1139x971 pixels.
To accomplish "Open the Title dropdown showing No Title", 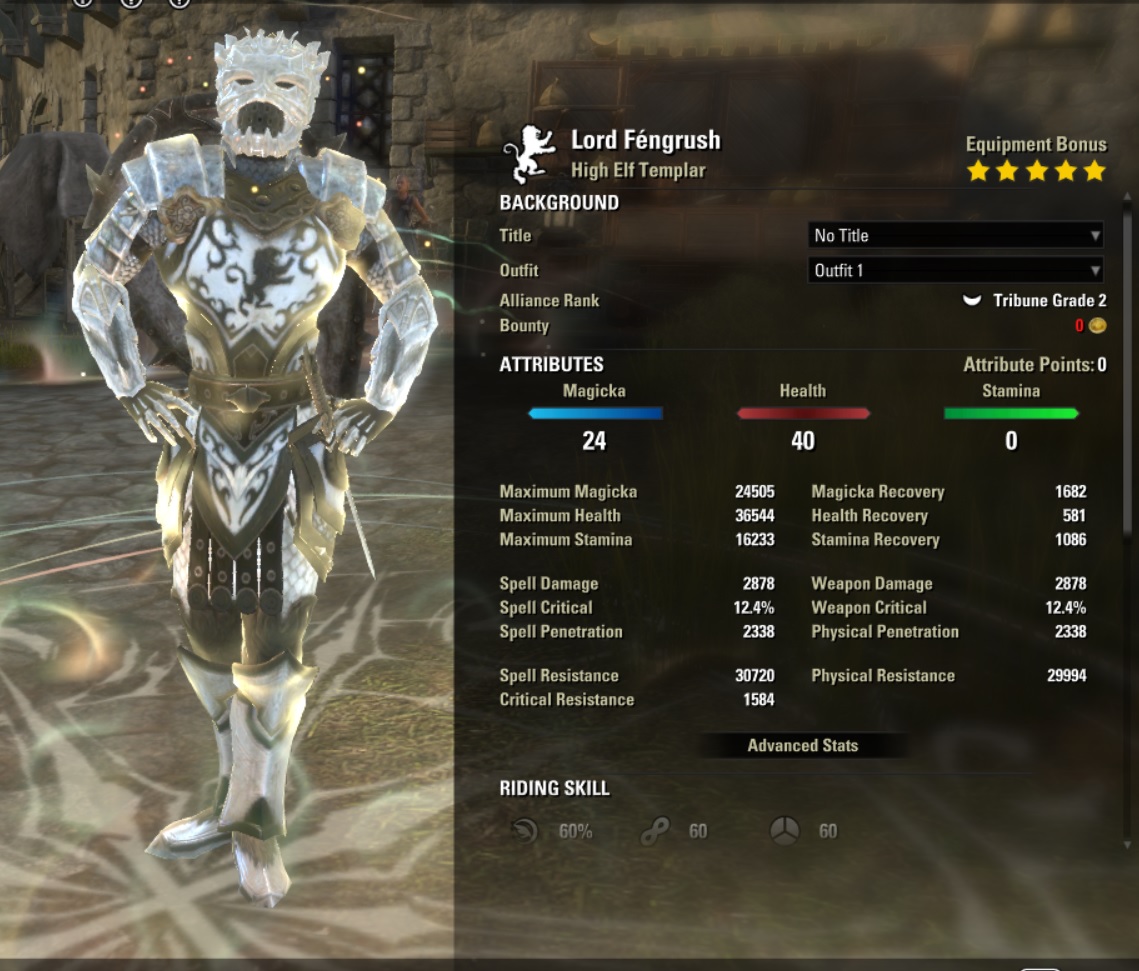I will click(955, 236).
